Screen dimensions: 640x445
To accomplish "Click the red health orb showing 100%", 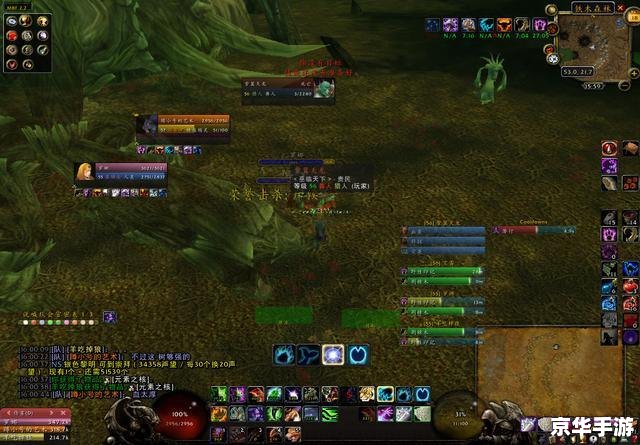I will 179,415.
